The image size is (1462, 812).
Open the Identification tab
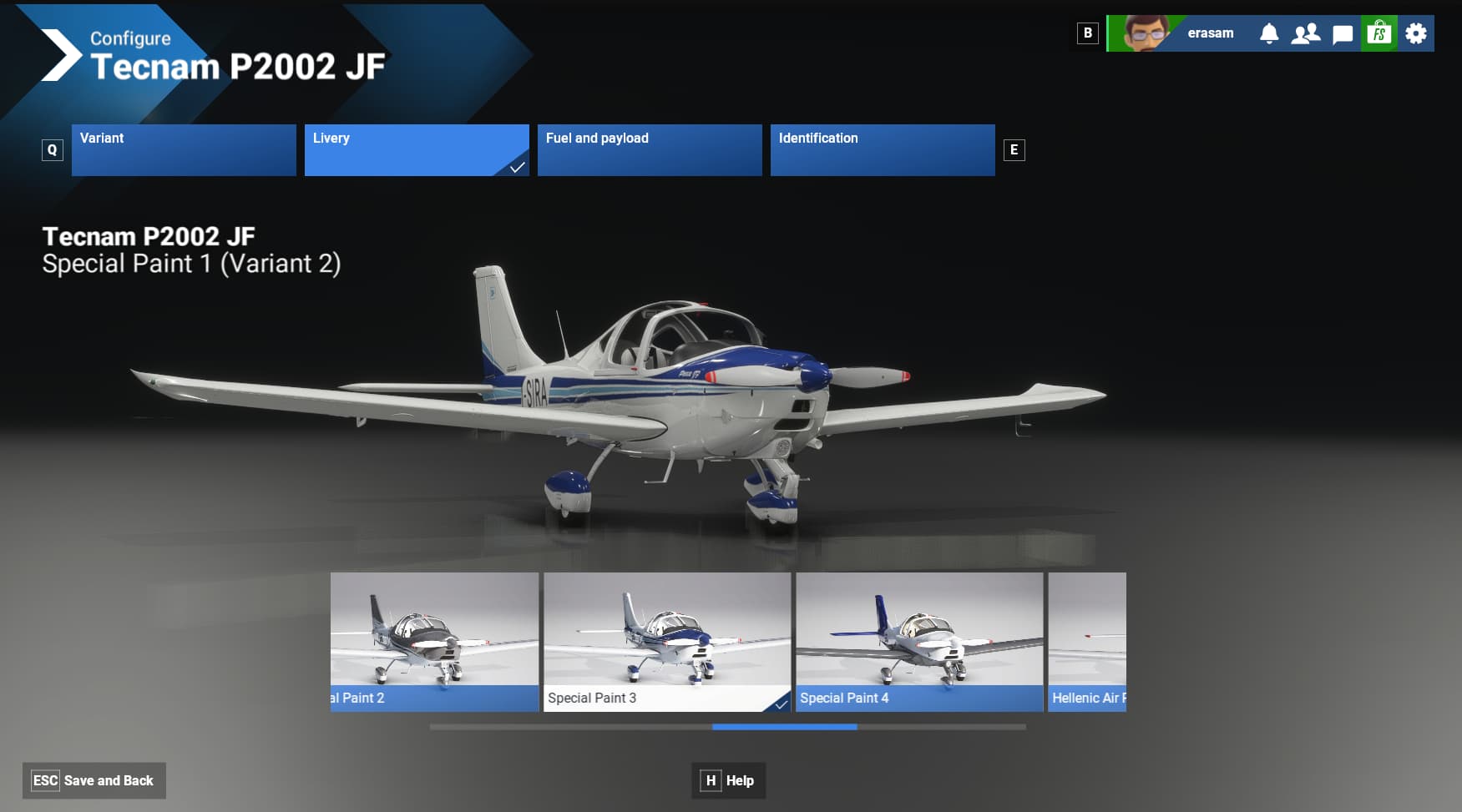click(882, 149)
